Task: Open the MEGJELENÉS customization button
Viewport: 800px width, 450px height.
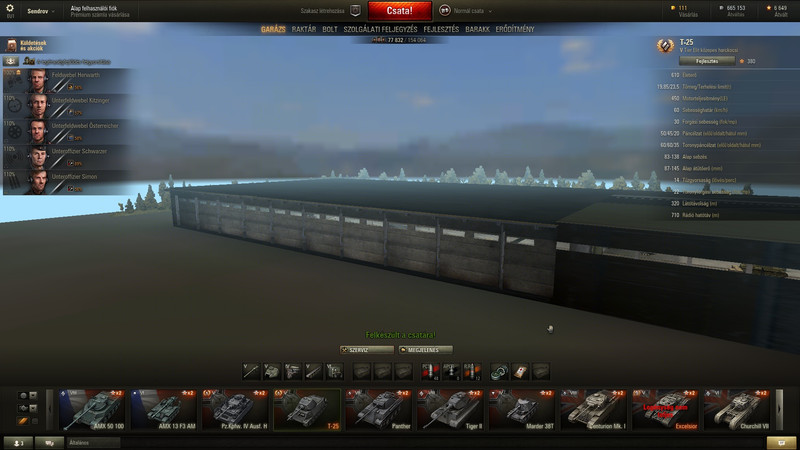Action: pyautogui.click(x=425, y=350)
